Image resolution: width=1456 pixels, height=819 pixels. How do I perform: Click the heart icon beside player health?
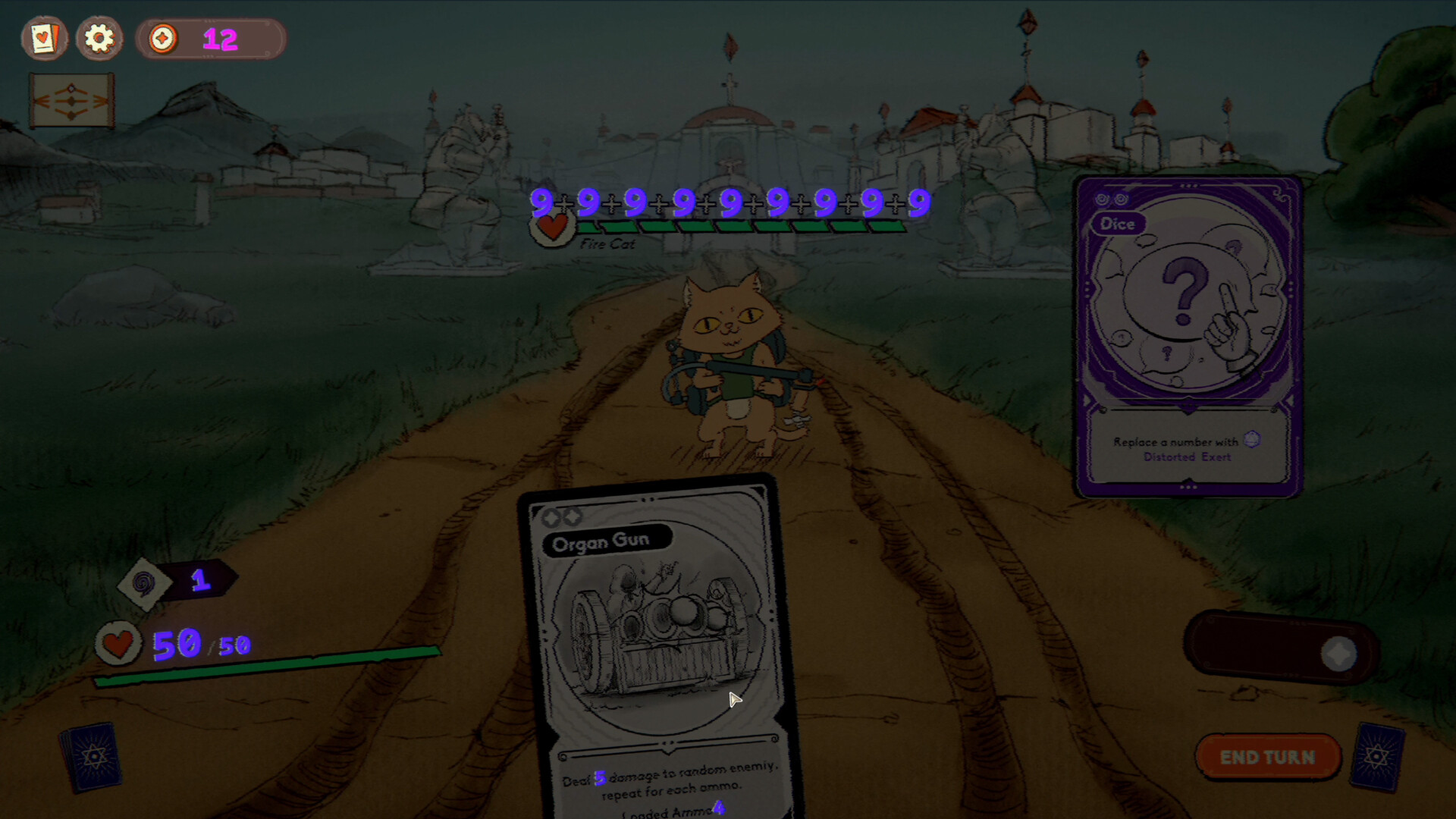click(x=119, y=644)
